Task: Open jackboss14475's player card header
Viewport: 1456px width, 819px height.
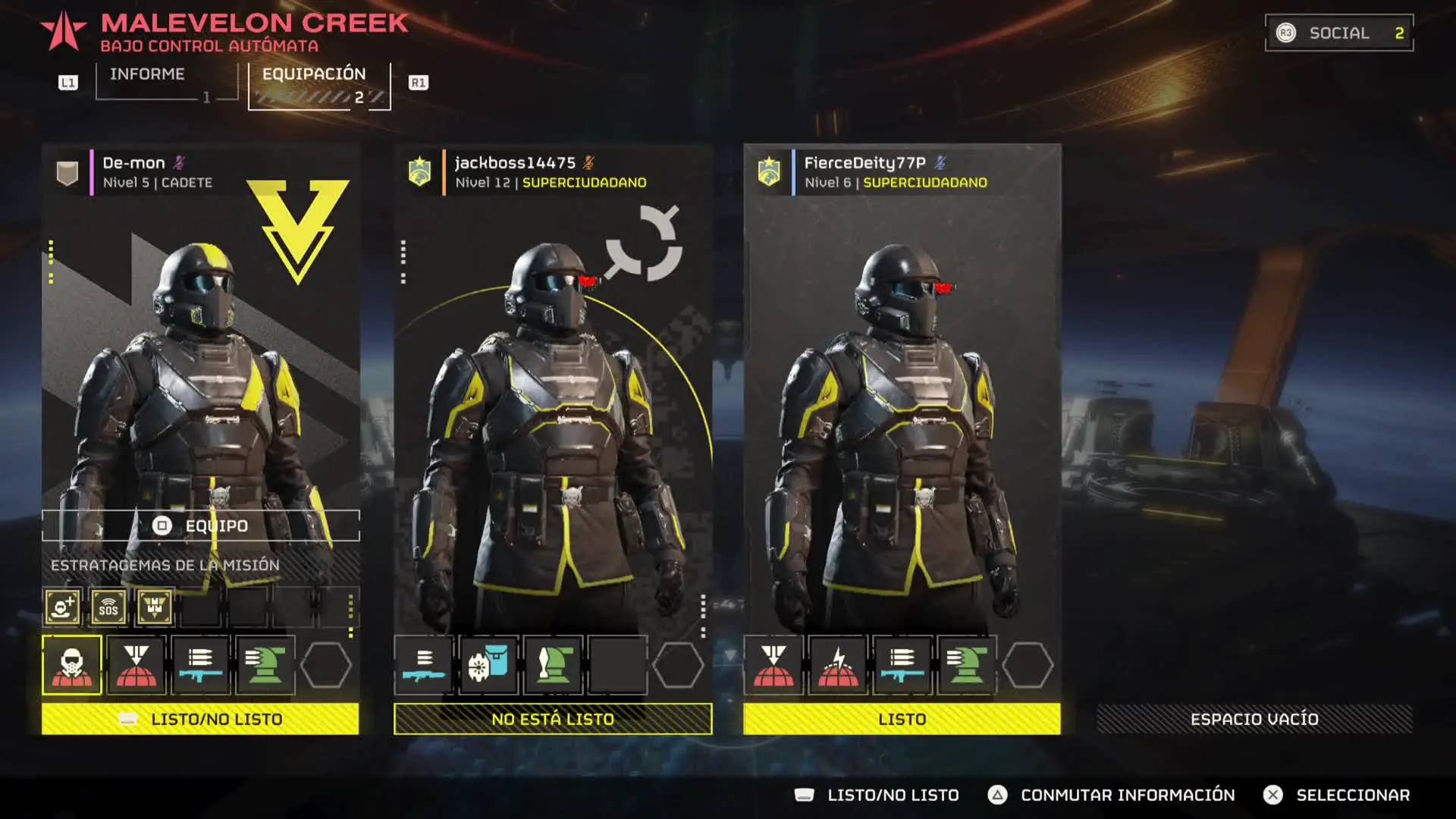Action: 551,172
